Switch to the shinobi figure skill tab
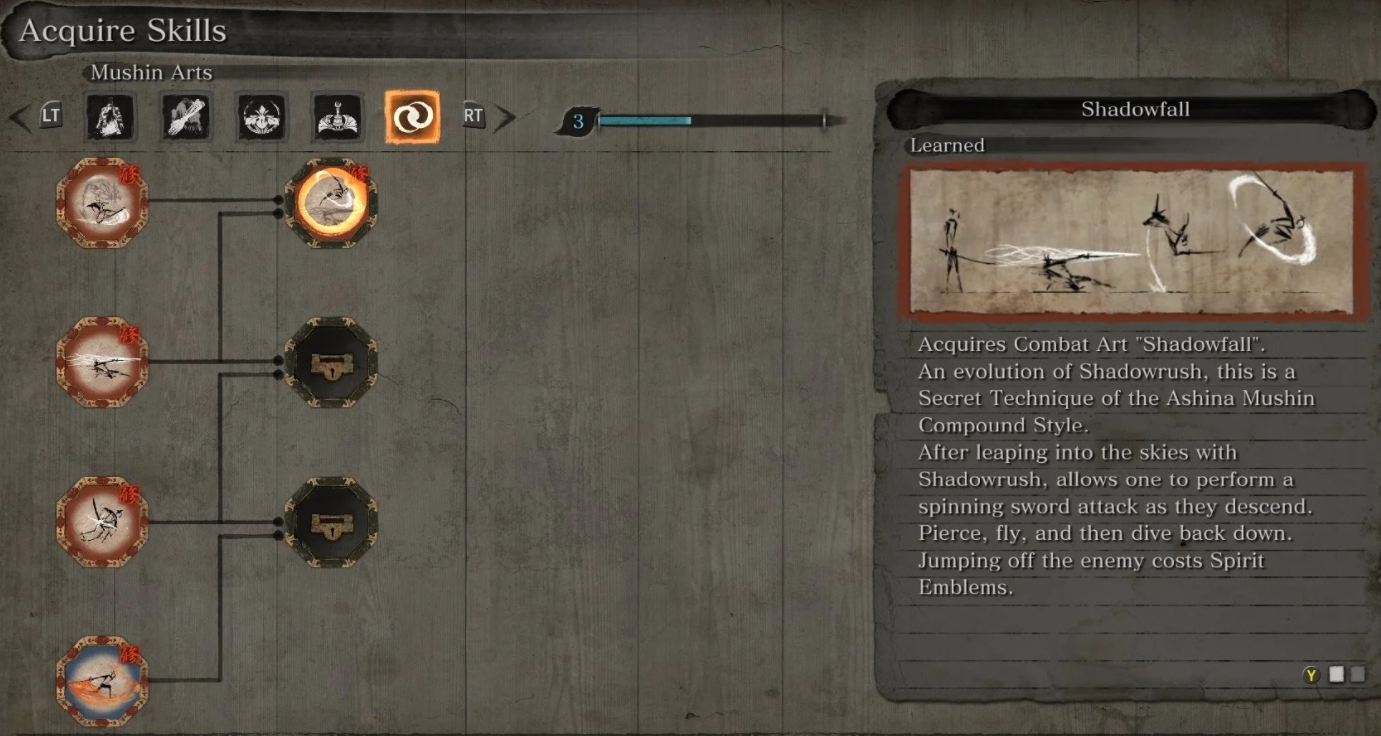This screenshot has width=1381, height=736. point(110,118)
